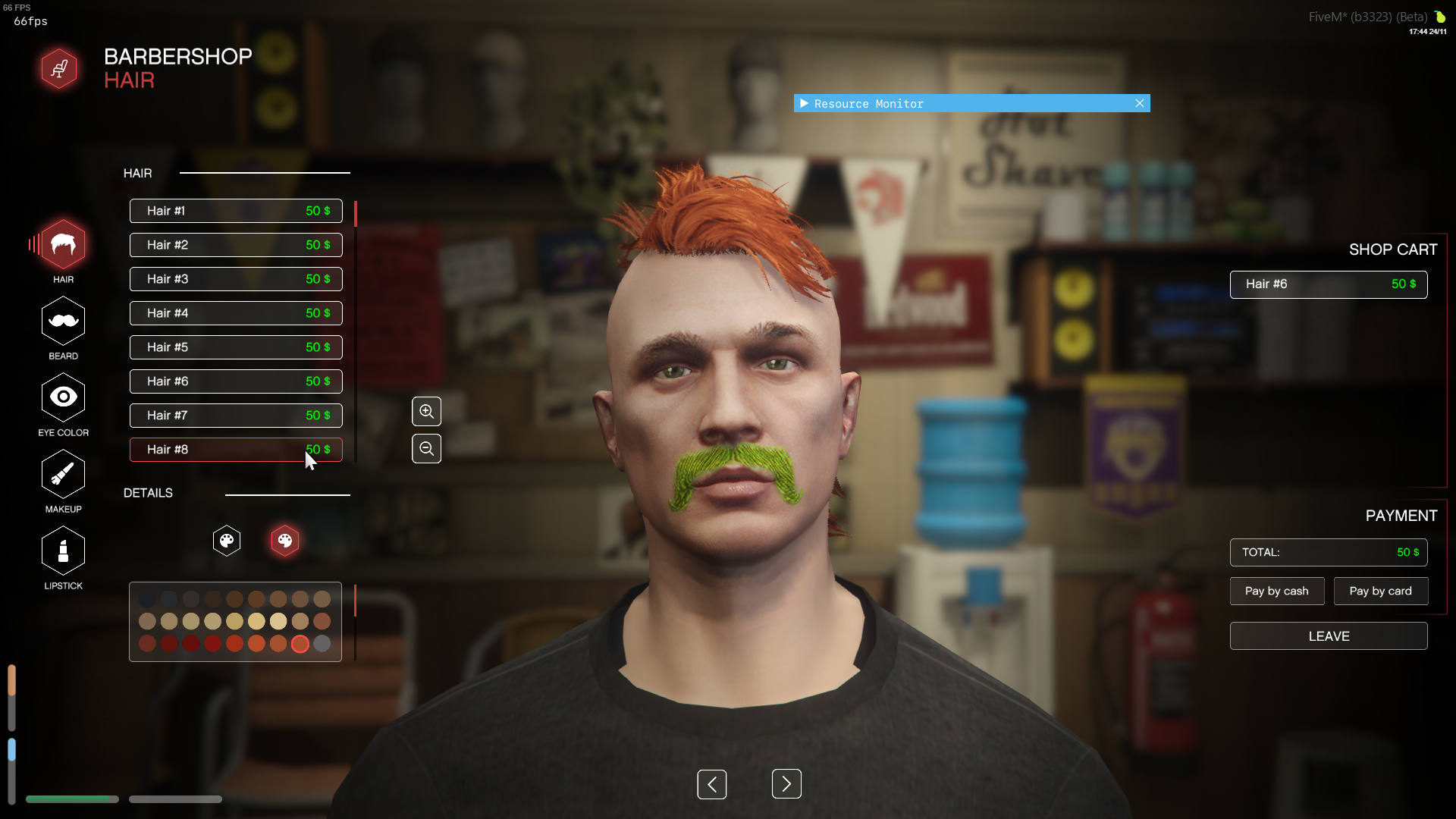Click the left rotation arrow below the character
Image resolution: width=1456 pixels, height=819 pixels.
click(712, 783)
